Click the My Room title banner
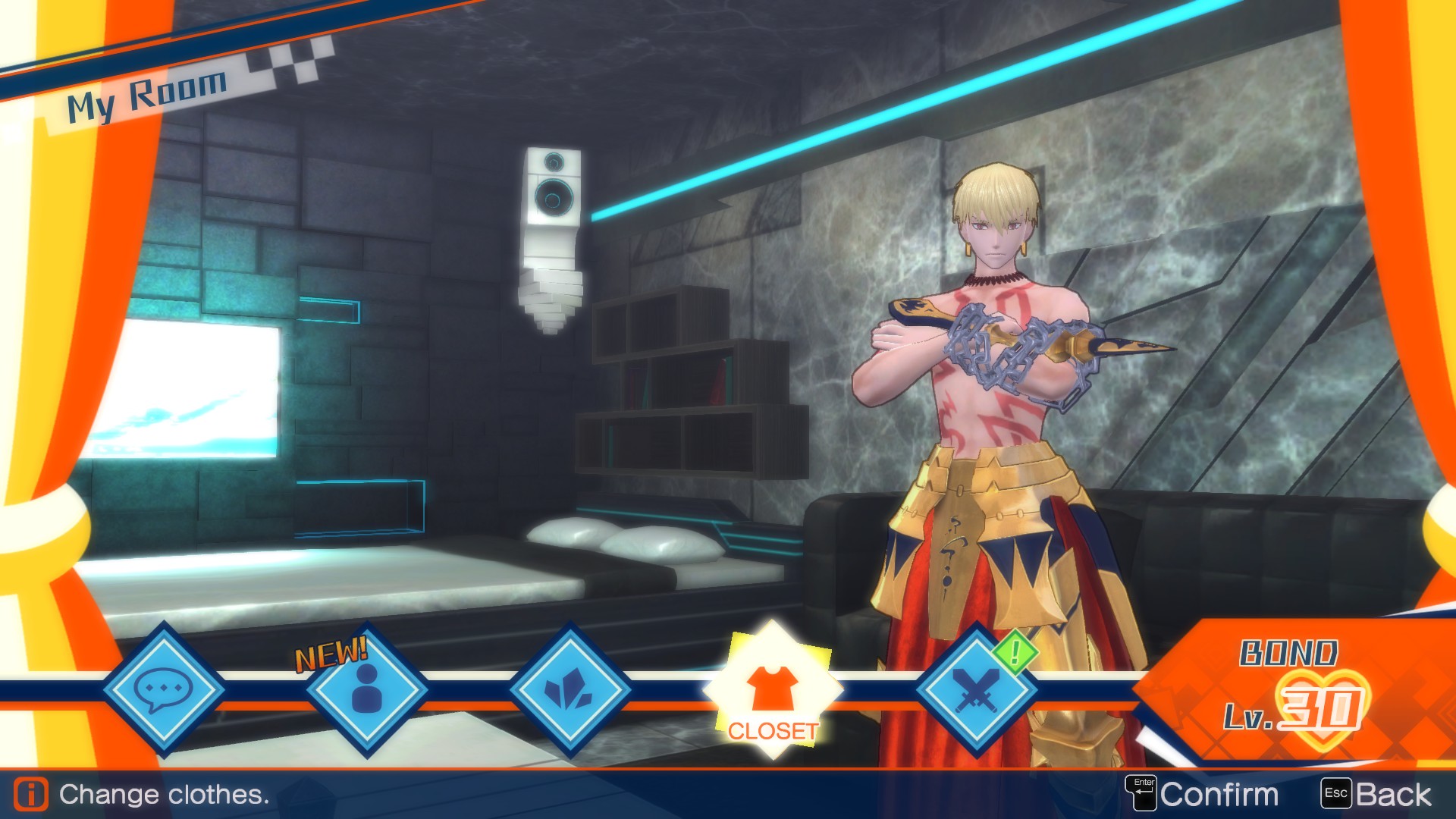Viewport: 1456px width, 819px height. point(148,91)
